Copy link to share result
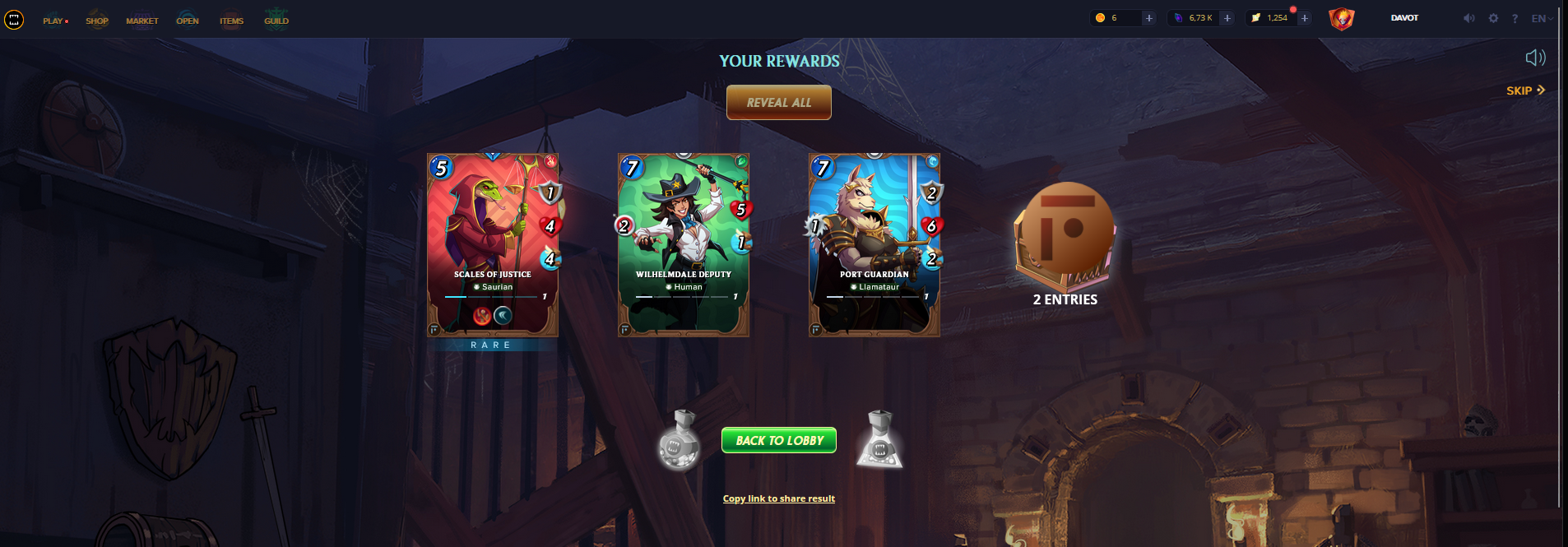The height and width of the screenshot is (547, 1568). (778, 498)
